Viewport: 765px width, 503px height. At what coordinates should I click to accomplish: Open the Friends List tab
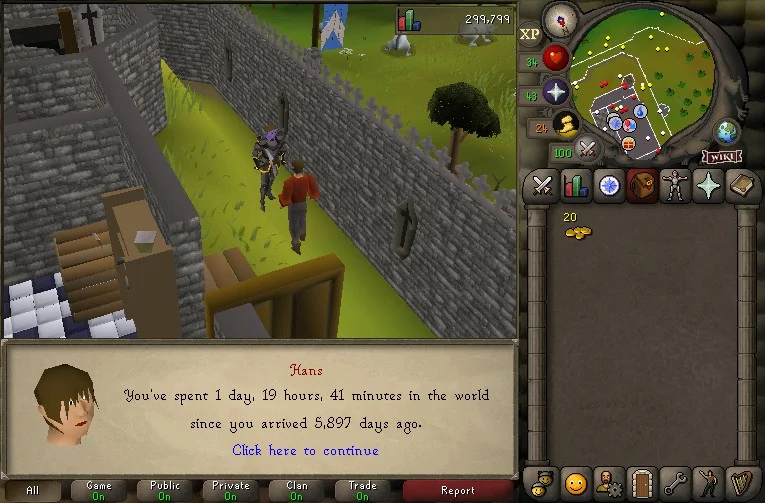[x=575, y=482]
